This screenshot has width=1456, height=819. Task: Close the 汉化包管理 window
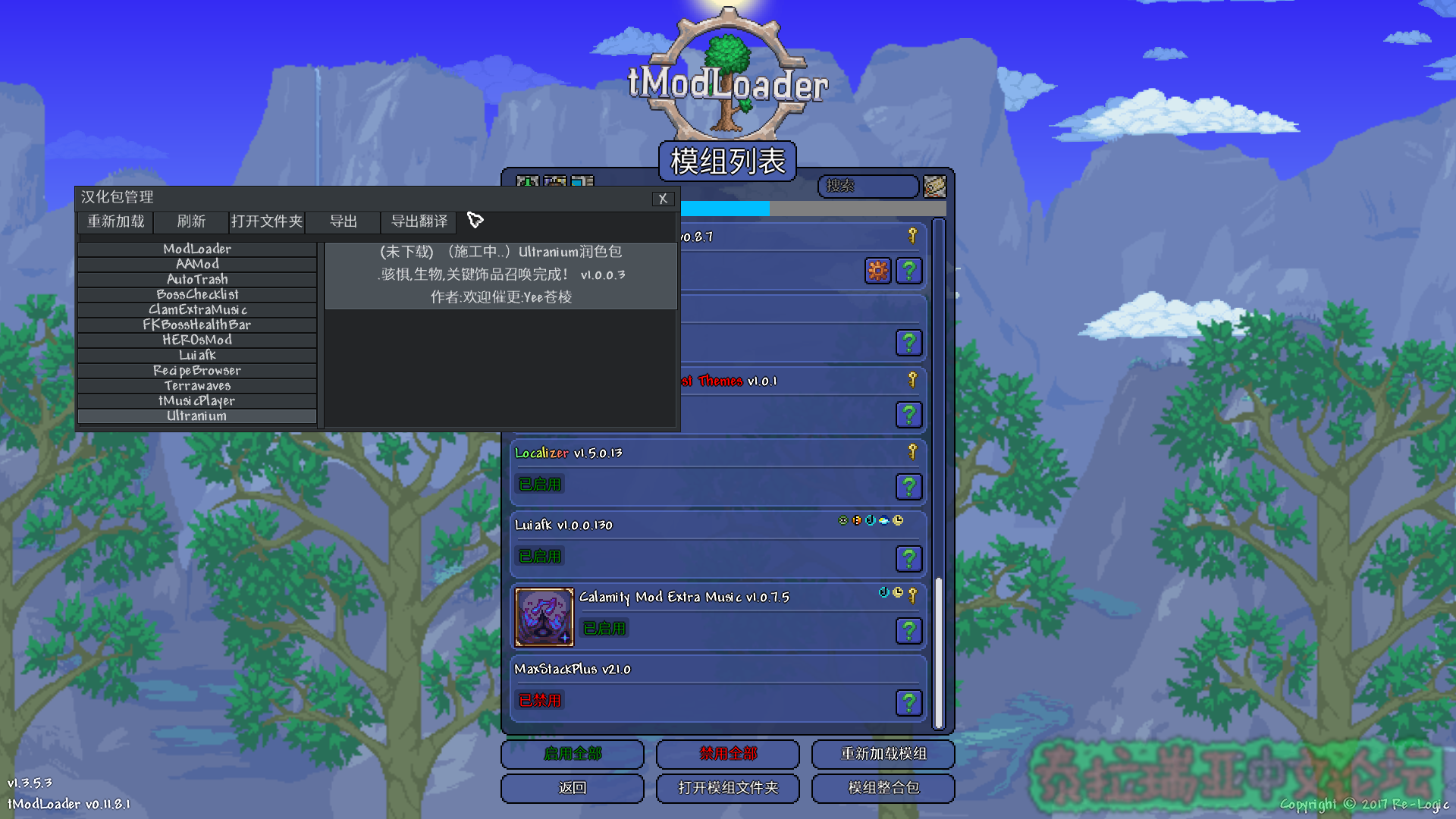point(662,199)
